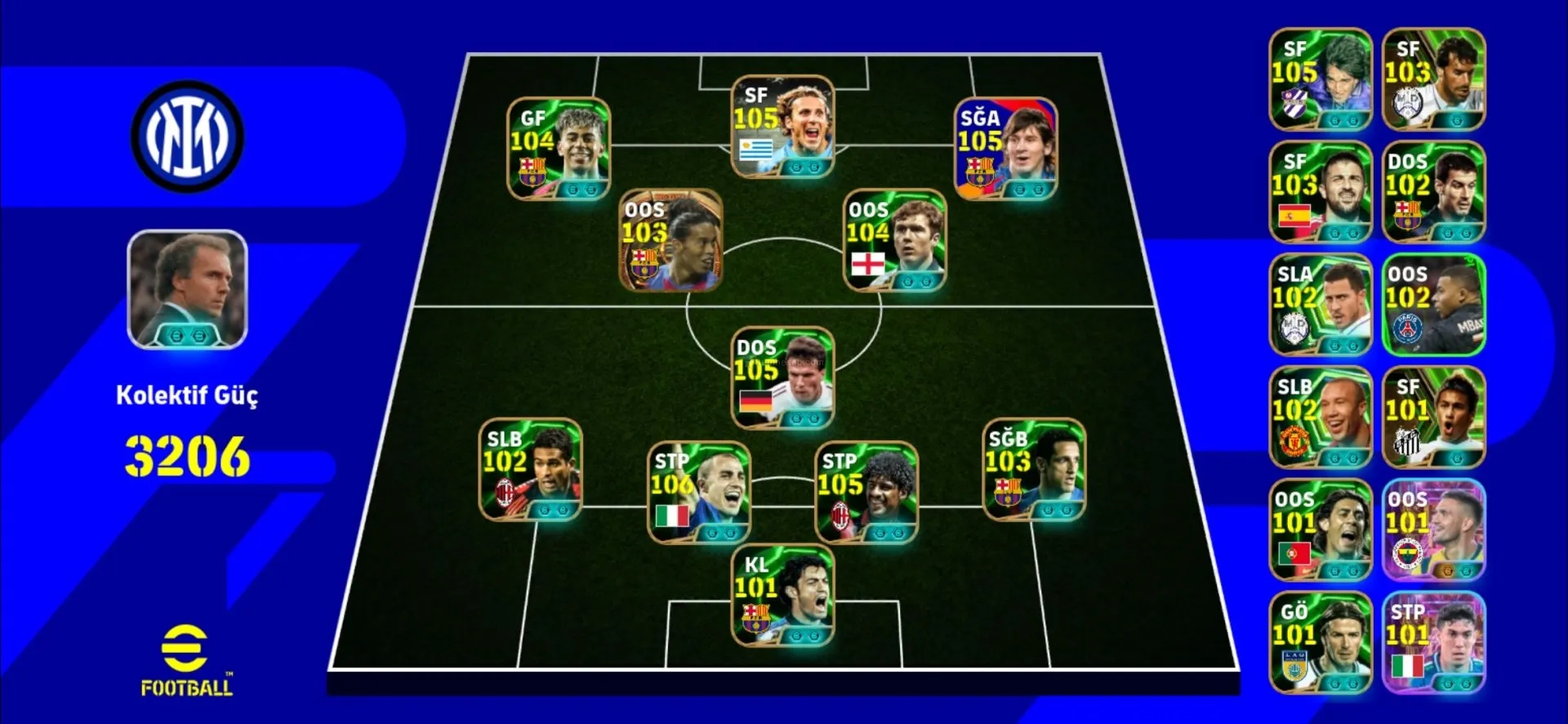Pick the SF 105 card with Uruguay flag
The width and height of the screenshot is (1568, 724).
tap(782, 127)
